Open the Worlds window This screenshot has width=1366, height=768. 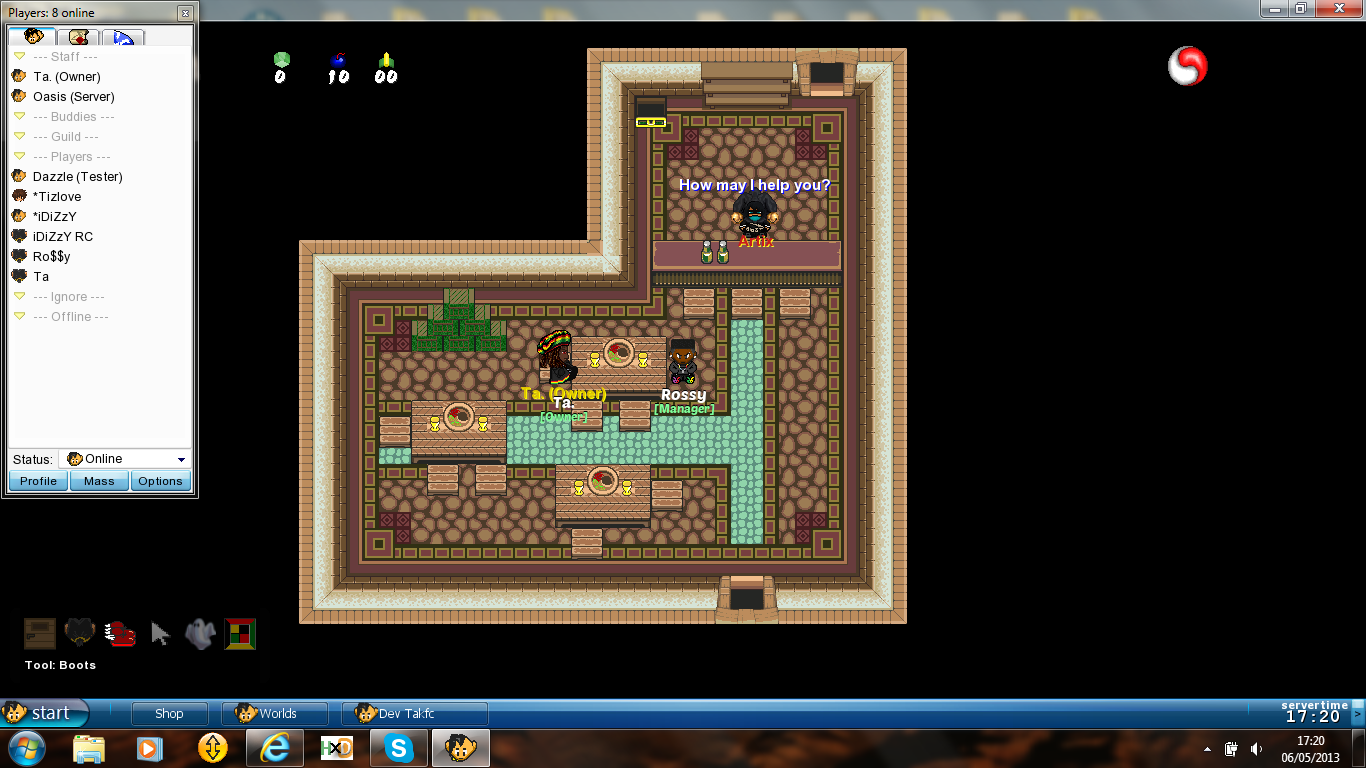(276, 713)
